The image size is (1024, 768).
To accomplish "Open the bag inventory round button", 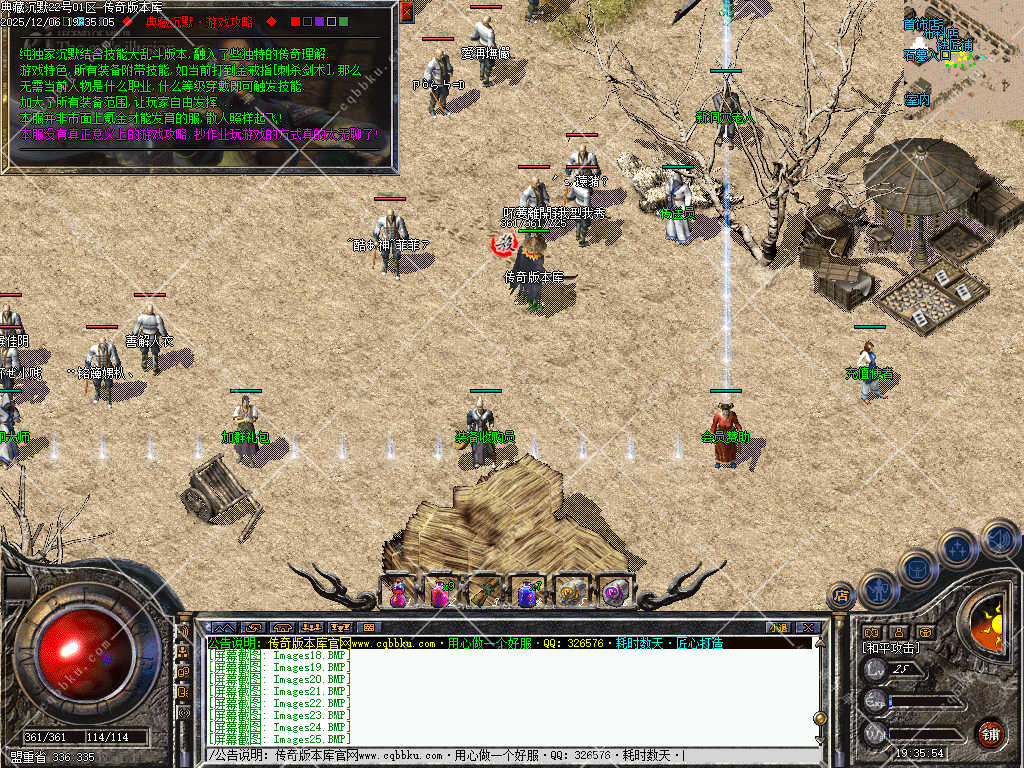I will point(917,569).
